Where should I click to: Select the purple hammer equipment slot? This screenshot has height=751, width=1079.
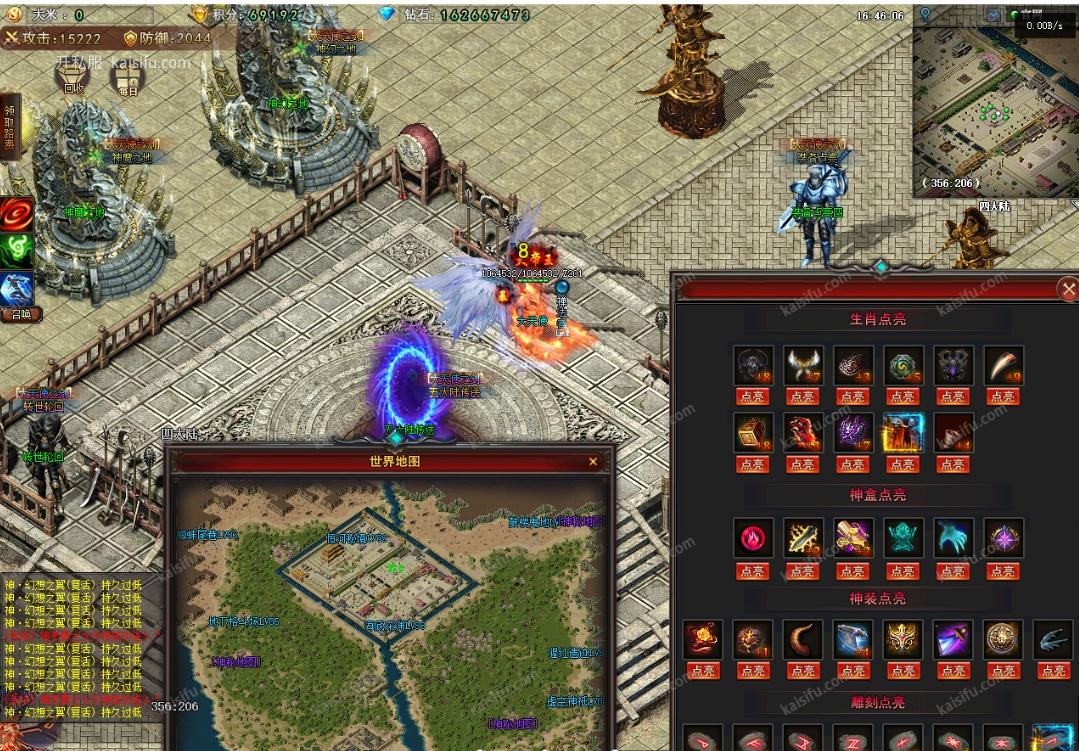(952, 639)
